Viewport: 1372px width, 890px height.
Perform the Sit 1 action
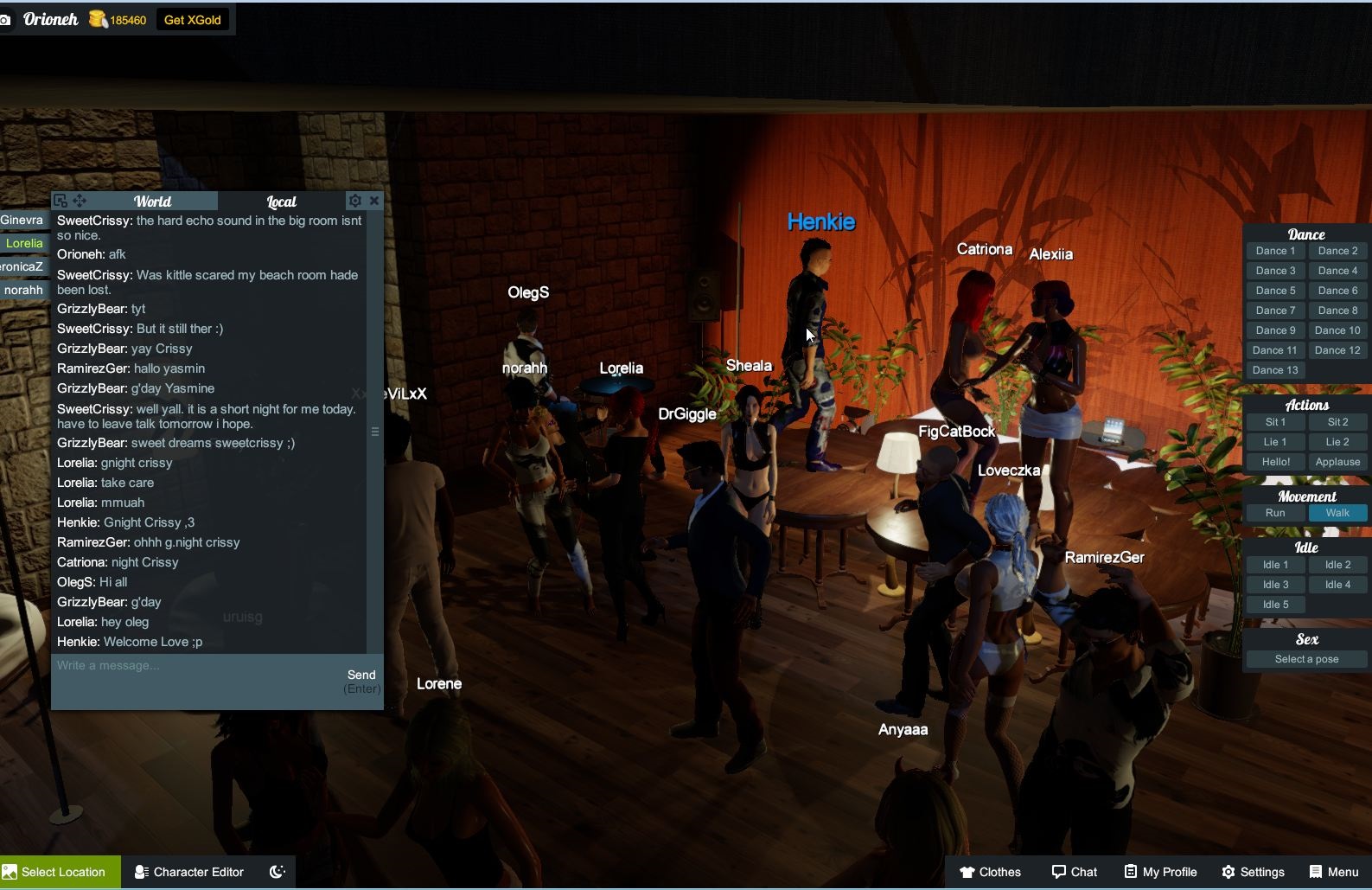coord(1275,422)
